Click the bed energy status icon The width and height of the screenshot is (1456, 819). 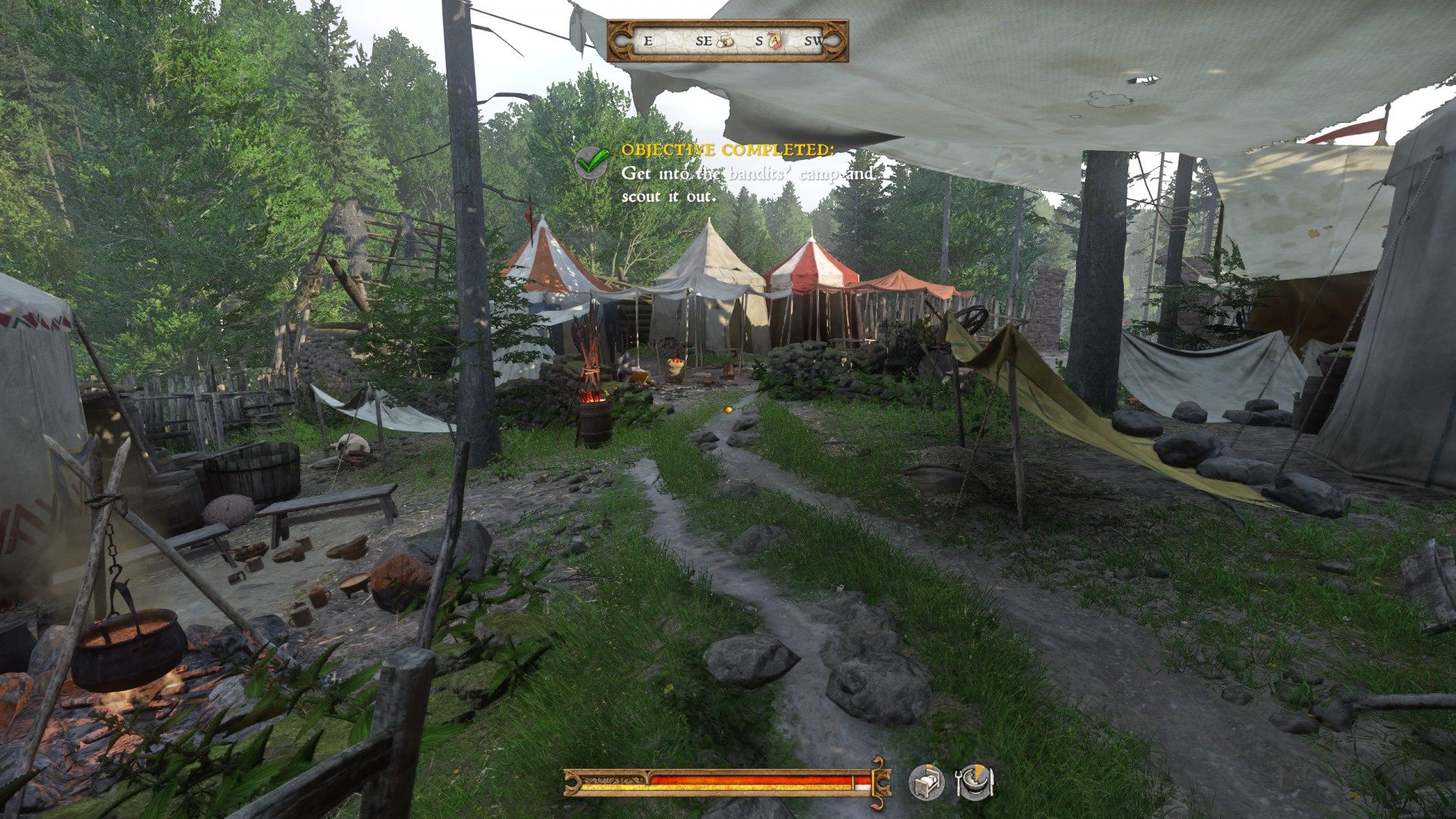coord(927,782)
